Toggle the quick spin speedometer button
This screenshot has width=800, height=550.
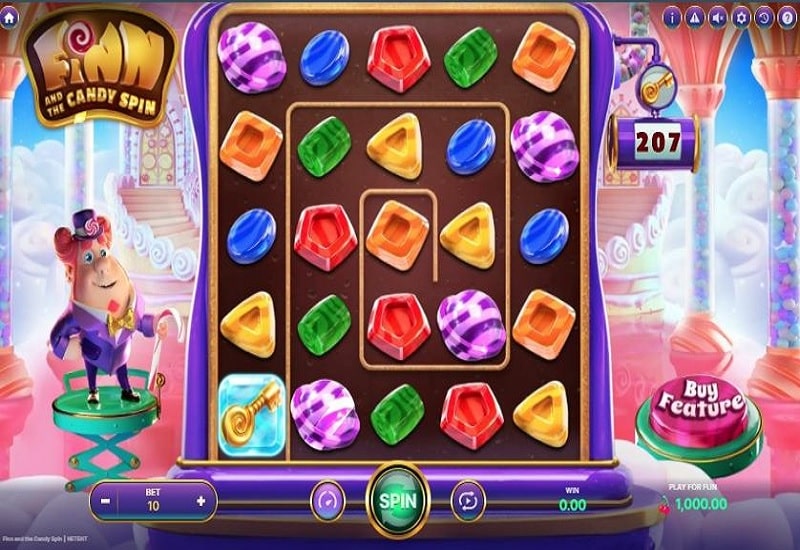coord(327,500)
